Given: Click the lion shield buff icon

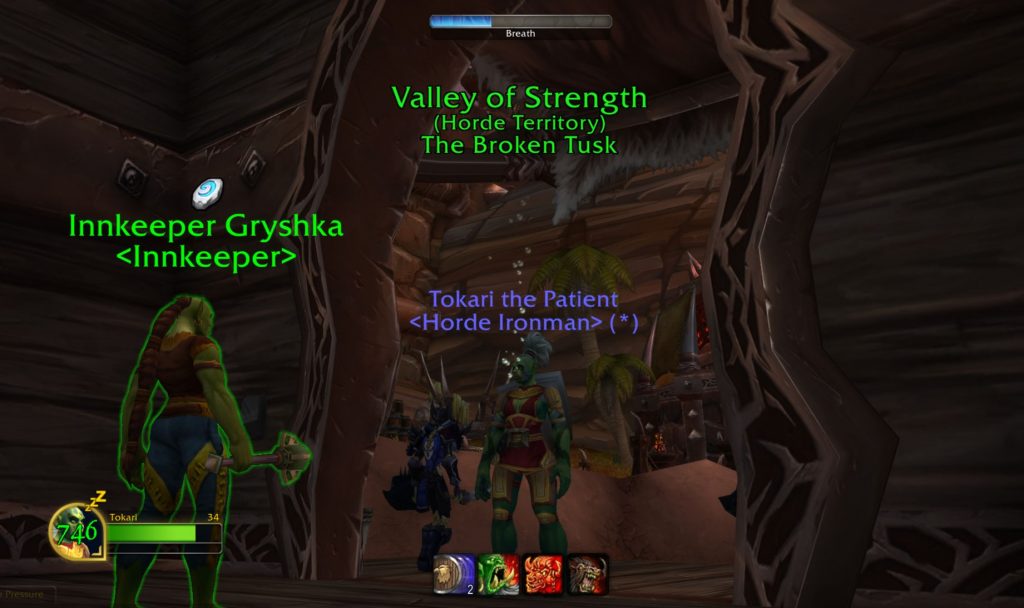Looking at the screenshot, I should click(x=454, y=575).
